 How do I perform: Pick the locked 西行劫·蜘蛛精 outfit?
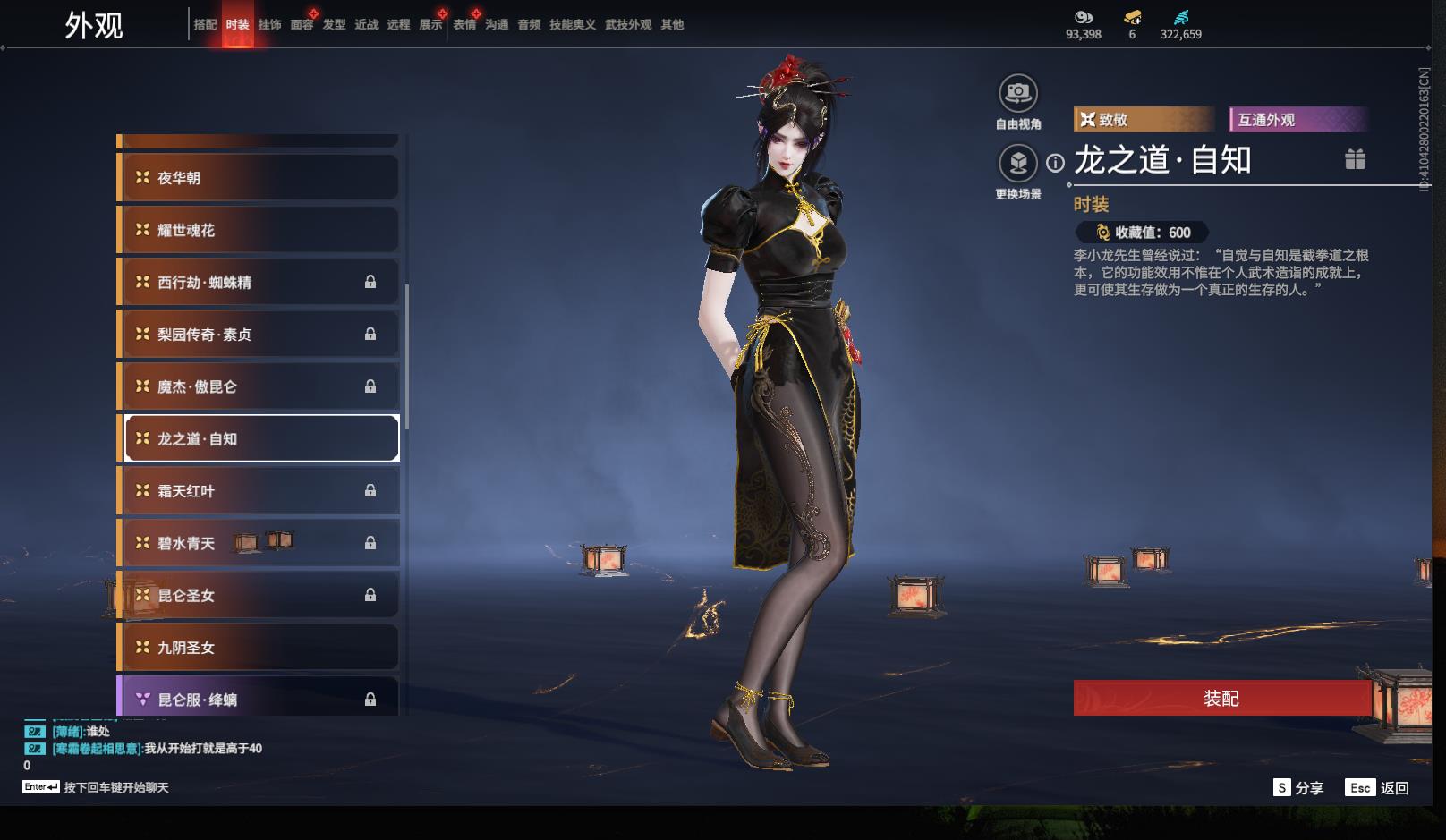pos(259,282)
